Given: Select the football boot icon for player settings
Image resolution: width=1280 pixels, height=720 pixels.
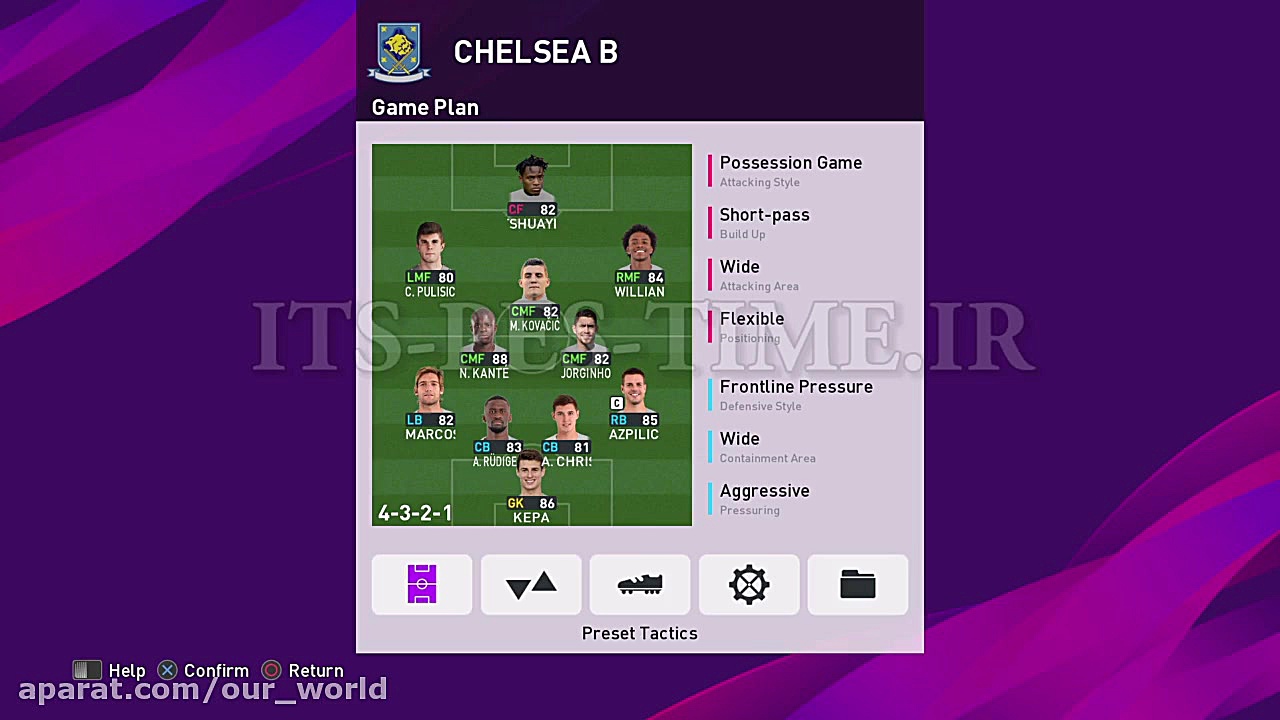Looking at the screenshot, I should 639,584.
